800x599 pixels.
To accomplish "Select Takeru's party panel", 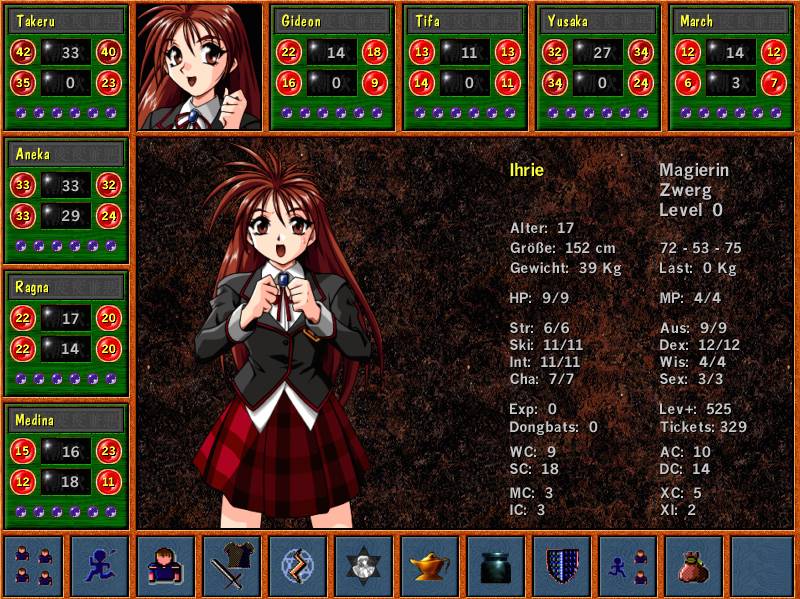I will tap(67, 67).
